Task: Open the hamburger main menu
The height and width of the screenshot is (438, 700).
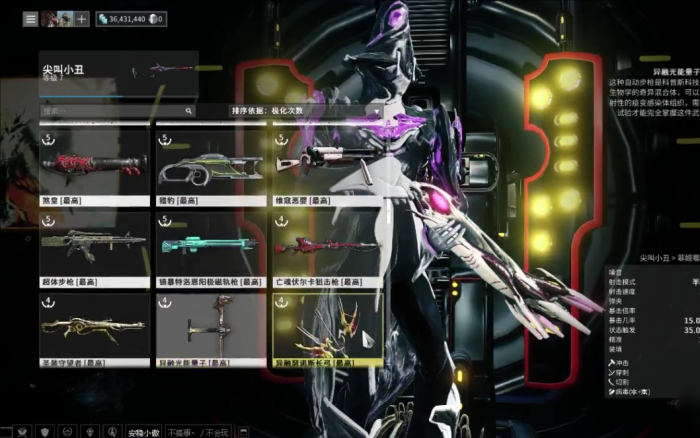Action: pyautogui.click(x=31, y=19)
